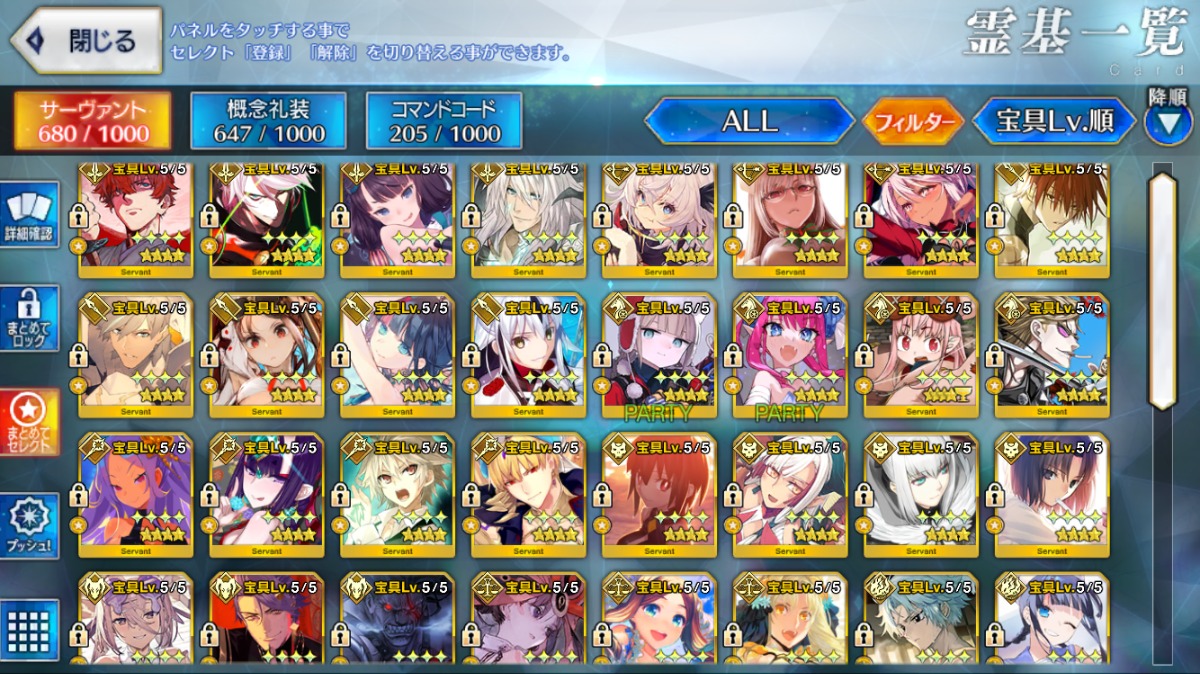
Task: Show the コマンドコード tab
Action: (x=444, y=122)
